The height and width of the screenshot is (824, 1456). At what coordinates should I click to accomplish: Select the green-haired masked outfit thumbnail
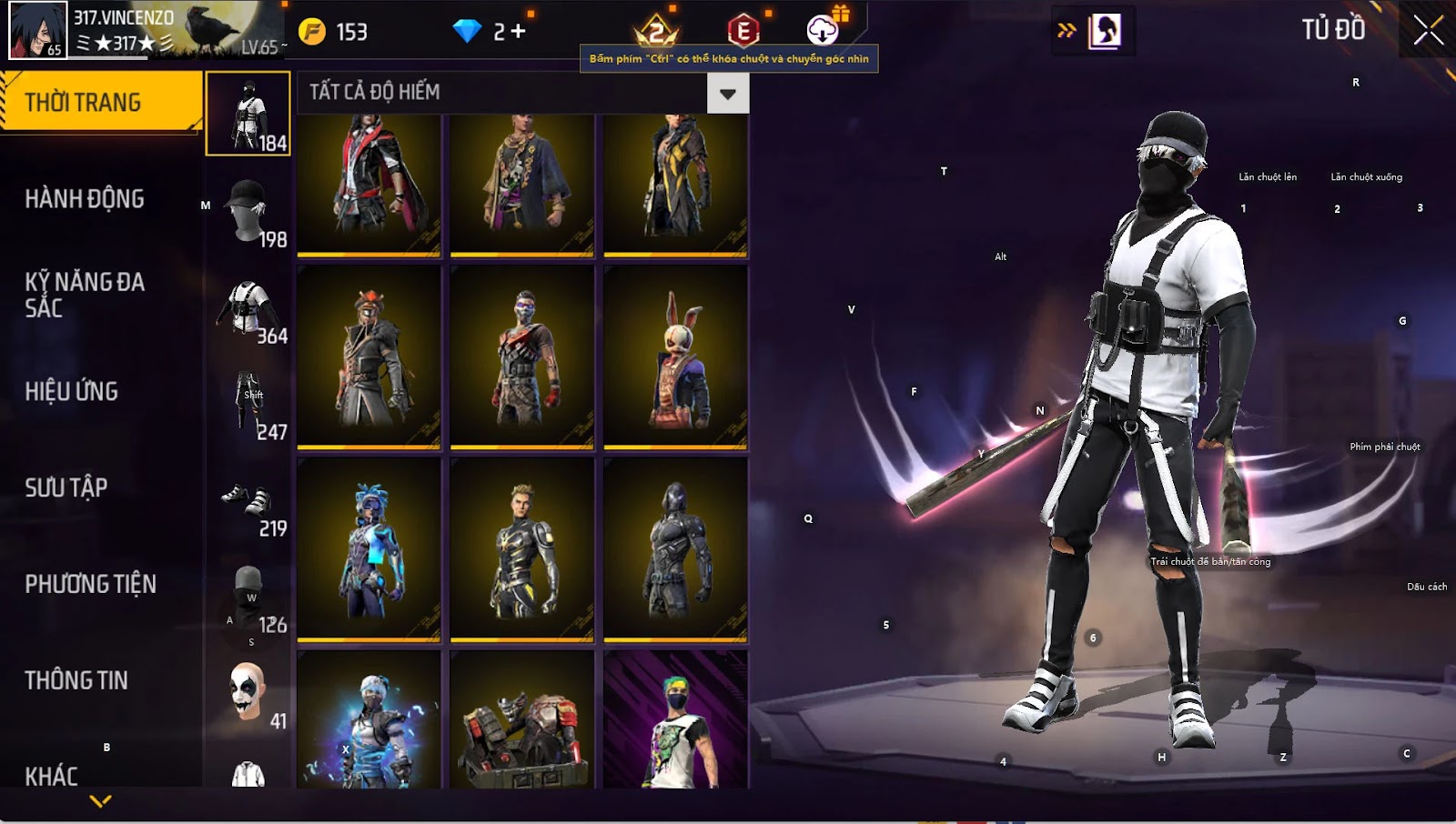(x=675, y=720)
